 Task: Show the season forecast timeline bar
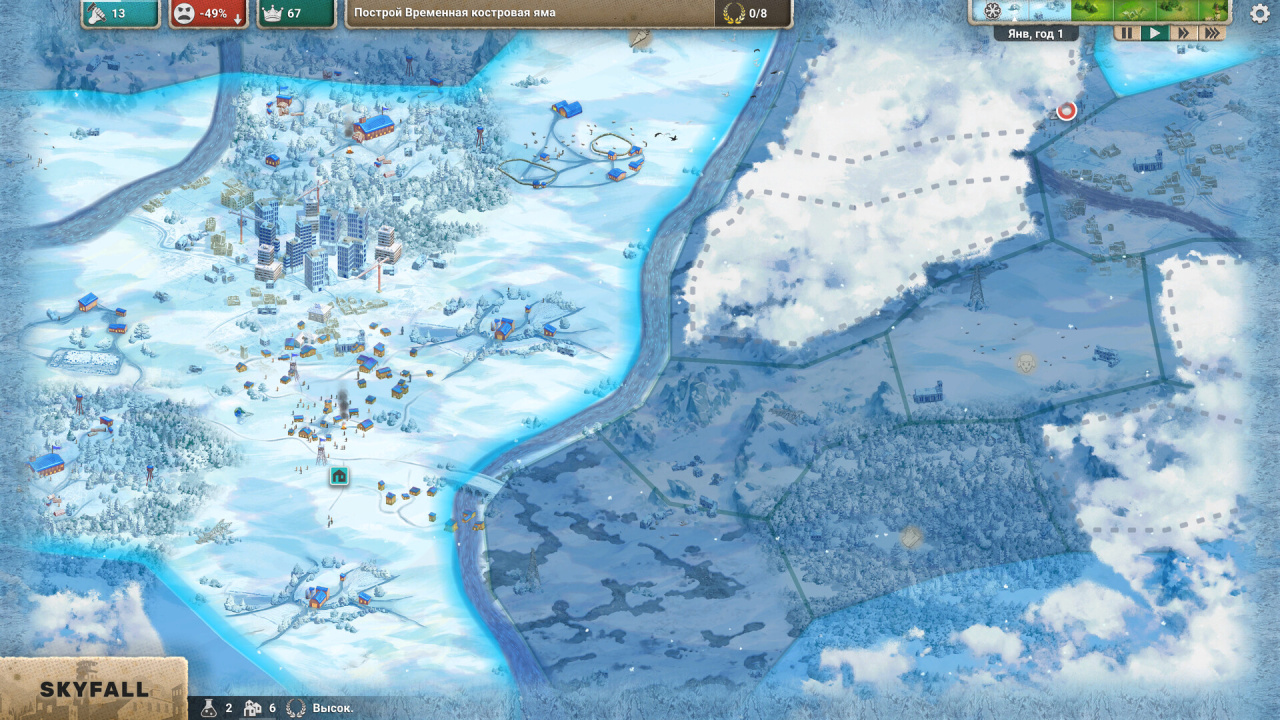point(1100,11)
